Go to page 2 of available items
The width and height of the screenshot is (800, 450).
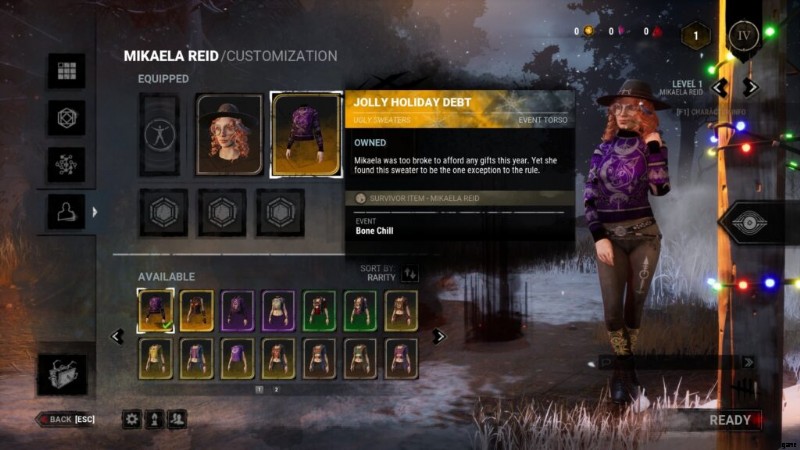coord(277,389)
